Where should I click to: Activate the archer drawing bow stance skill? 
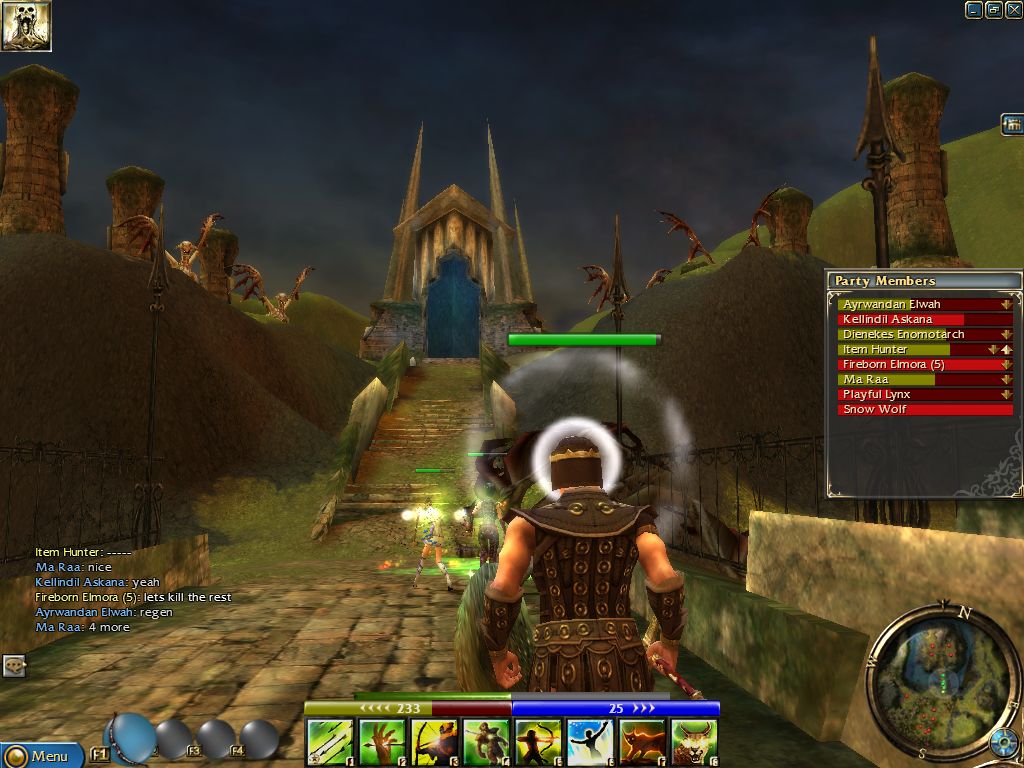538,742
